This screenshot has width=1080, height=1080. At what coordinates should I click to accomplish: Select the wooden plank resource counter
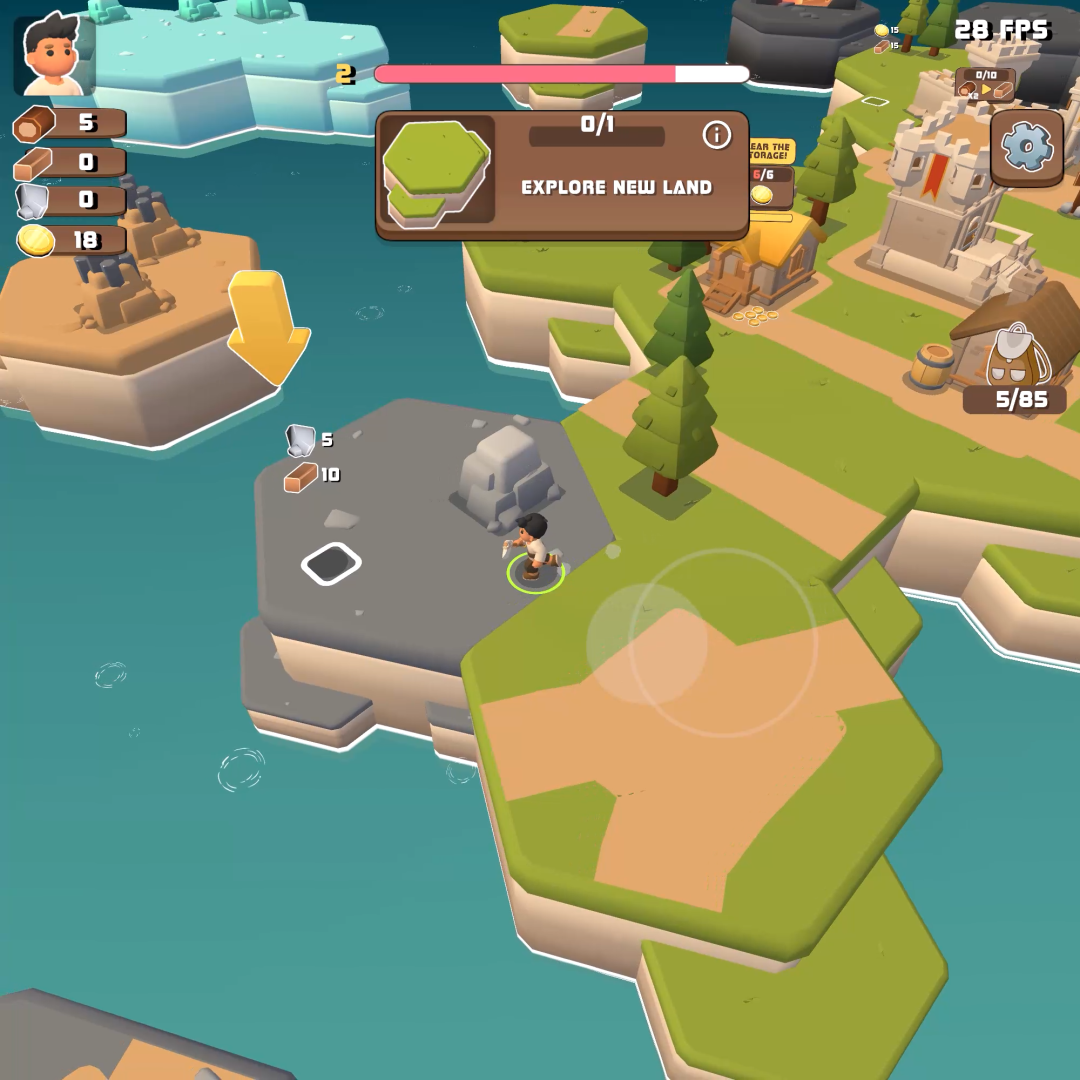(70, 162)
